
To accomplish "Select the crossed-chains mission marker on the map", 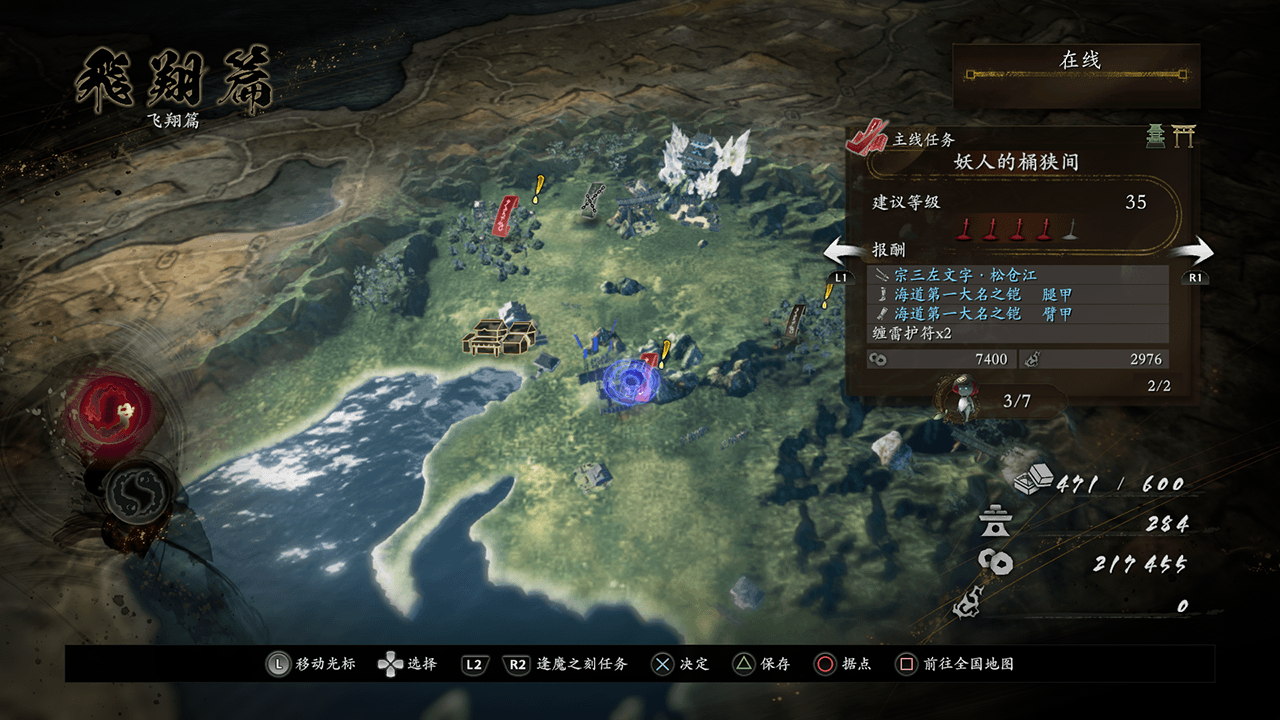I will (x=592, y=198).
